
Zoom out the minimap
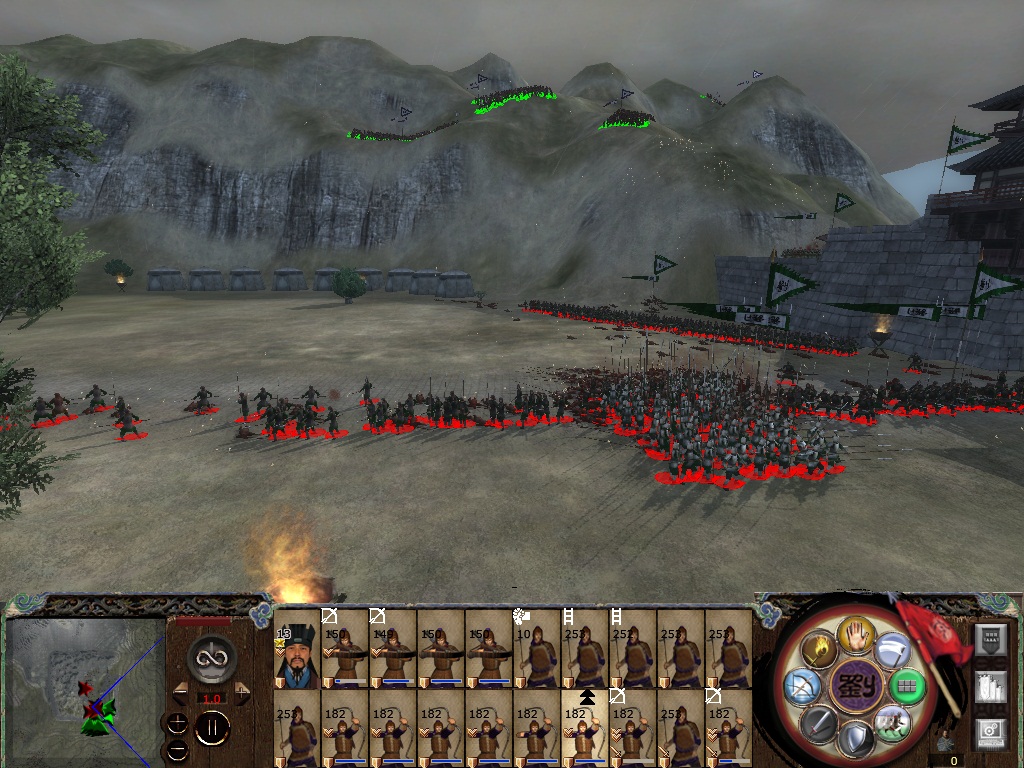pyautogui.click(x=178, y=748)
